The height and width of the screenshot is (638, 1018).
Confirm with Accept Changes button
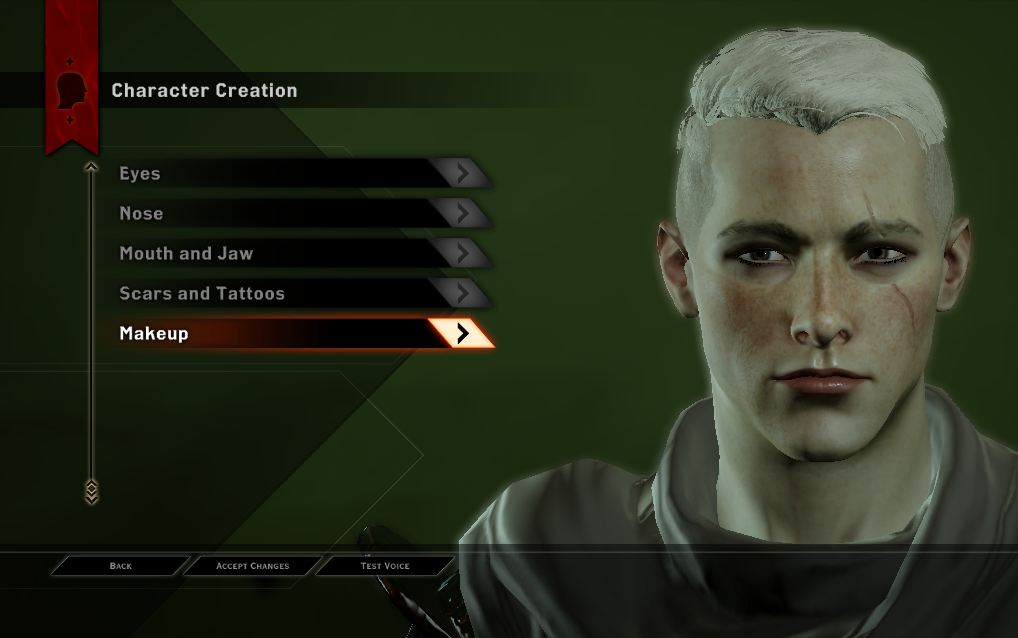point(253,566)
